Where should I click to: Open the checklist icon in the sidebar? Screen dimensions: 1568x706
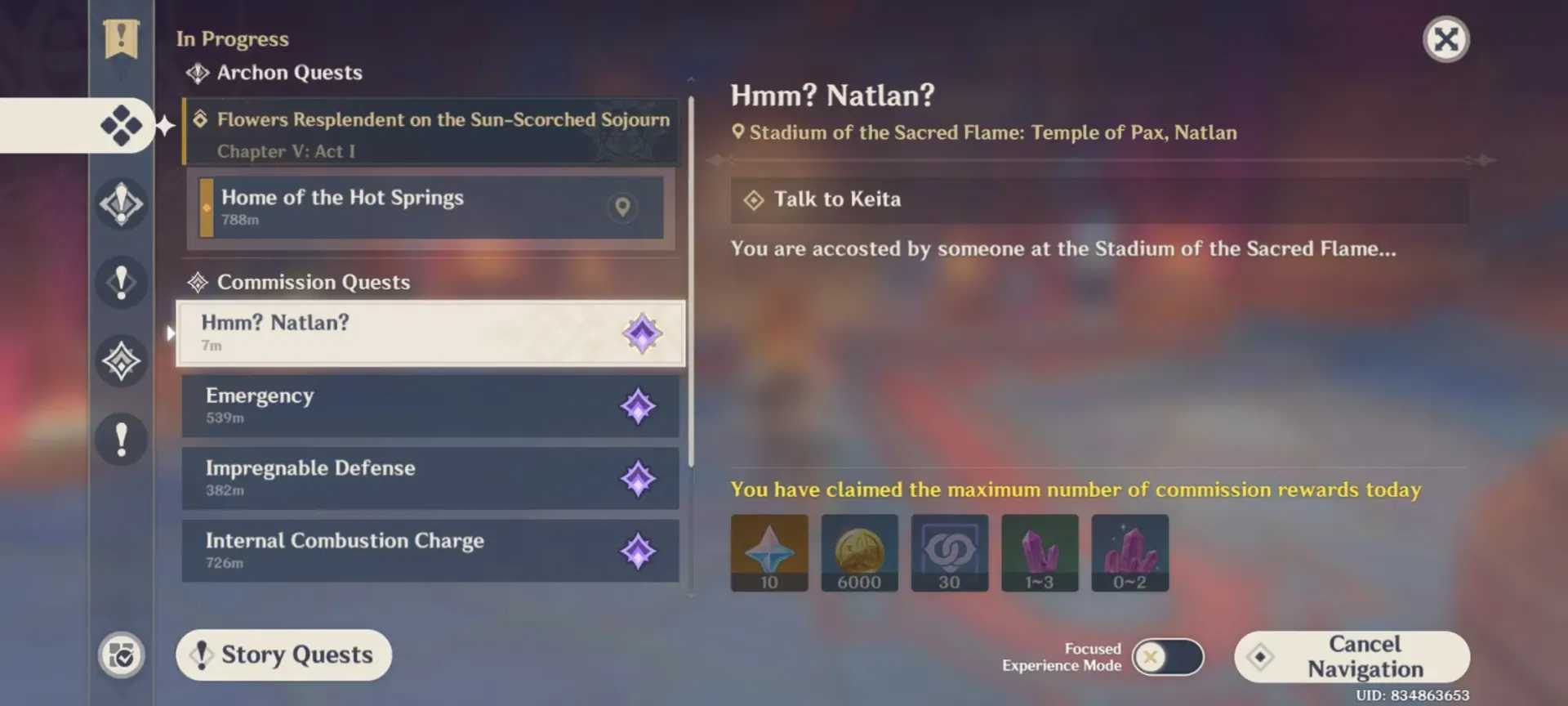[122, 655]
